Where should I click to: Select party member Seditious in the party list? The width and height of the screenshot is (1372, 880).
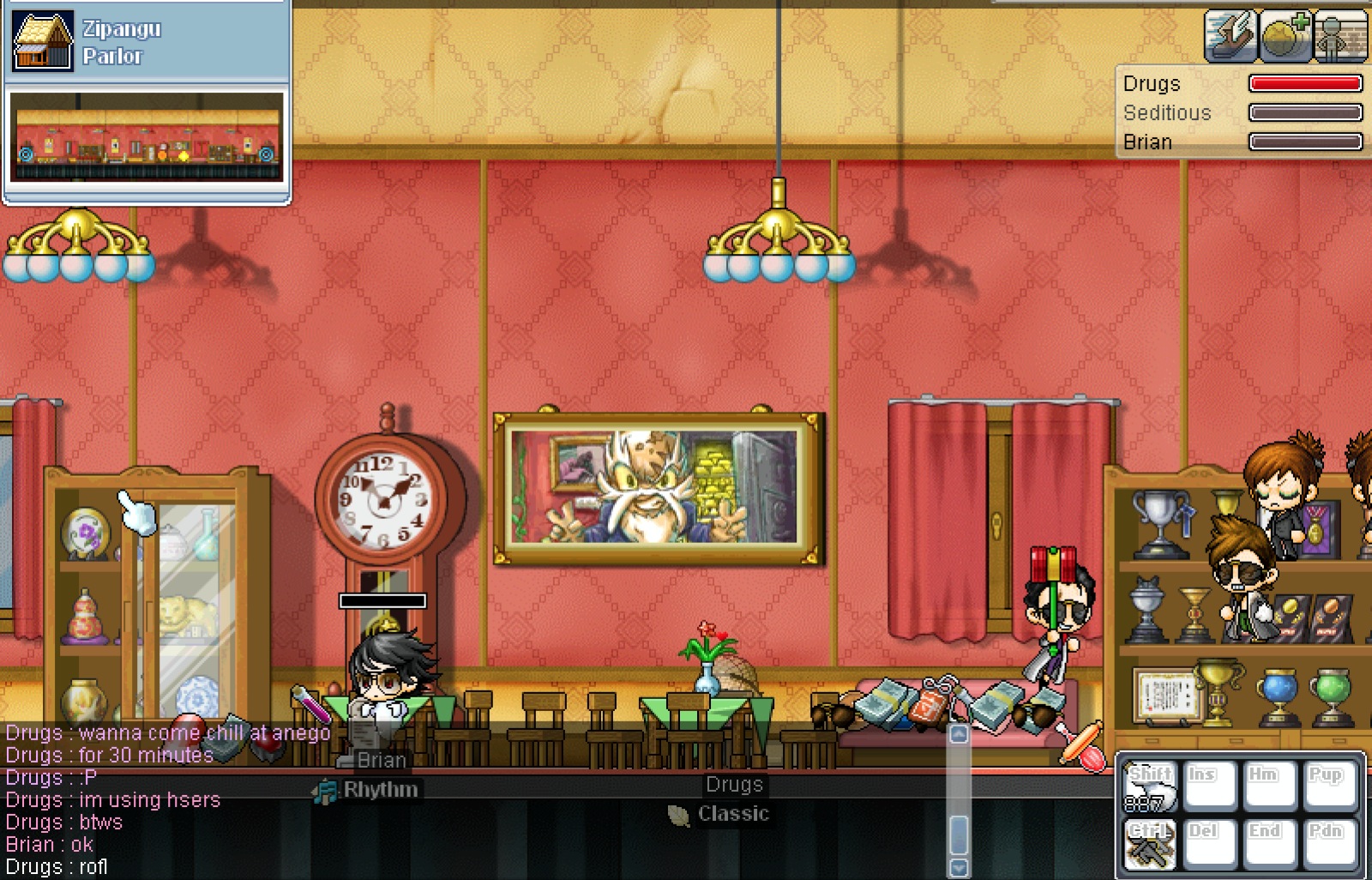click(x=1167, y=113)
